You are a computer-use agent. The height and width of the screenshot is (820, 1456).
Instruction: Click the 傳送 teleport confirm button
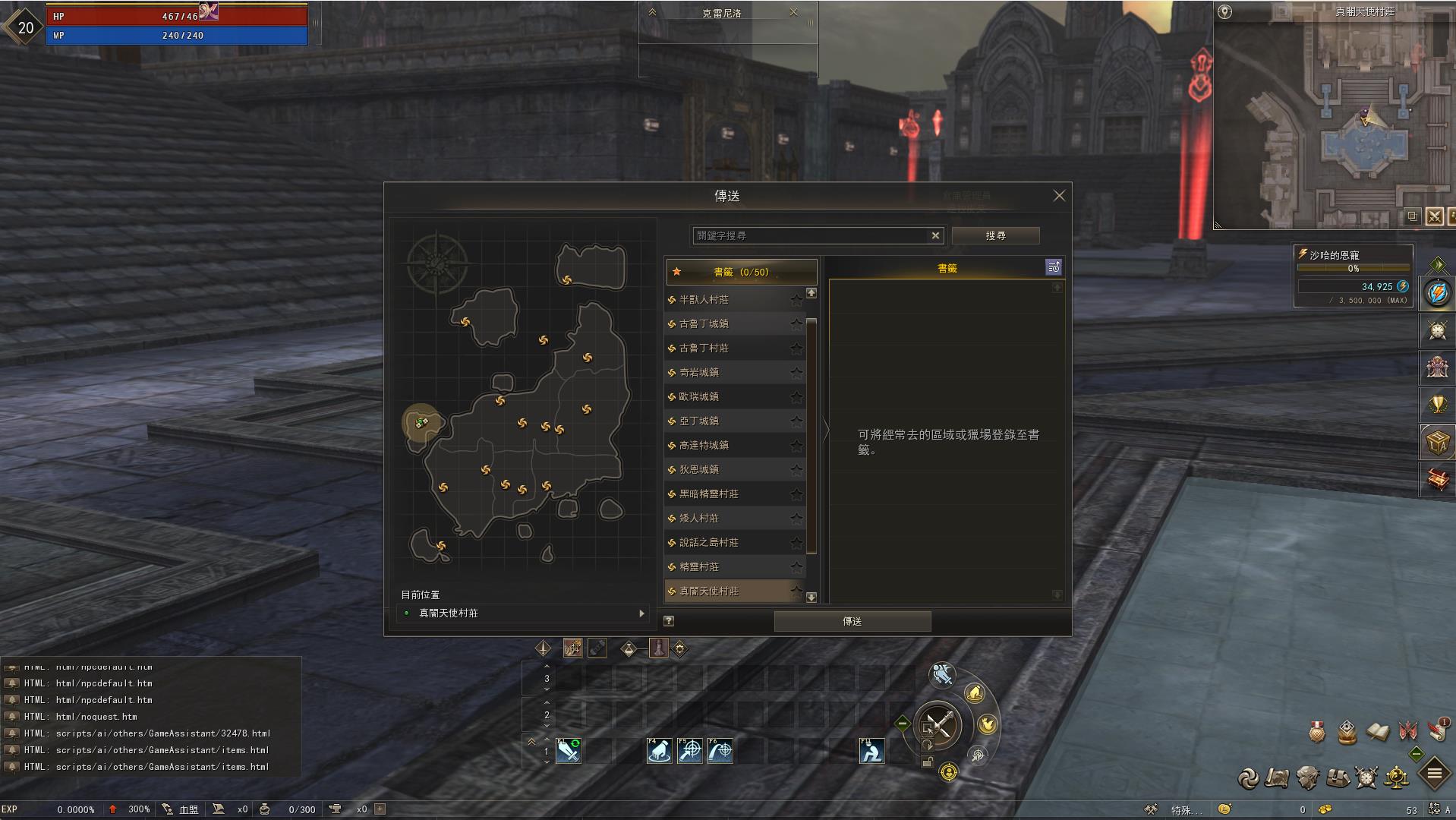point(852,621)
